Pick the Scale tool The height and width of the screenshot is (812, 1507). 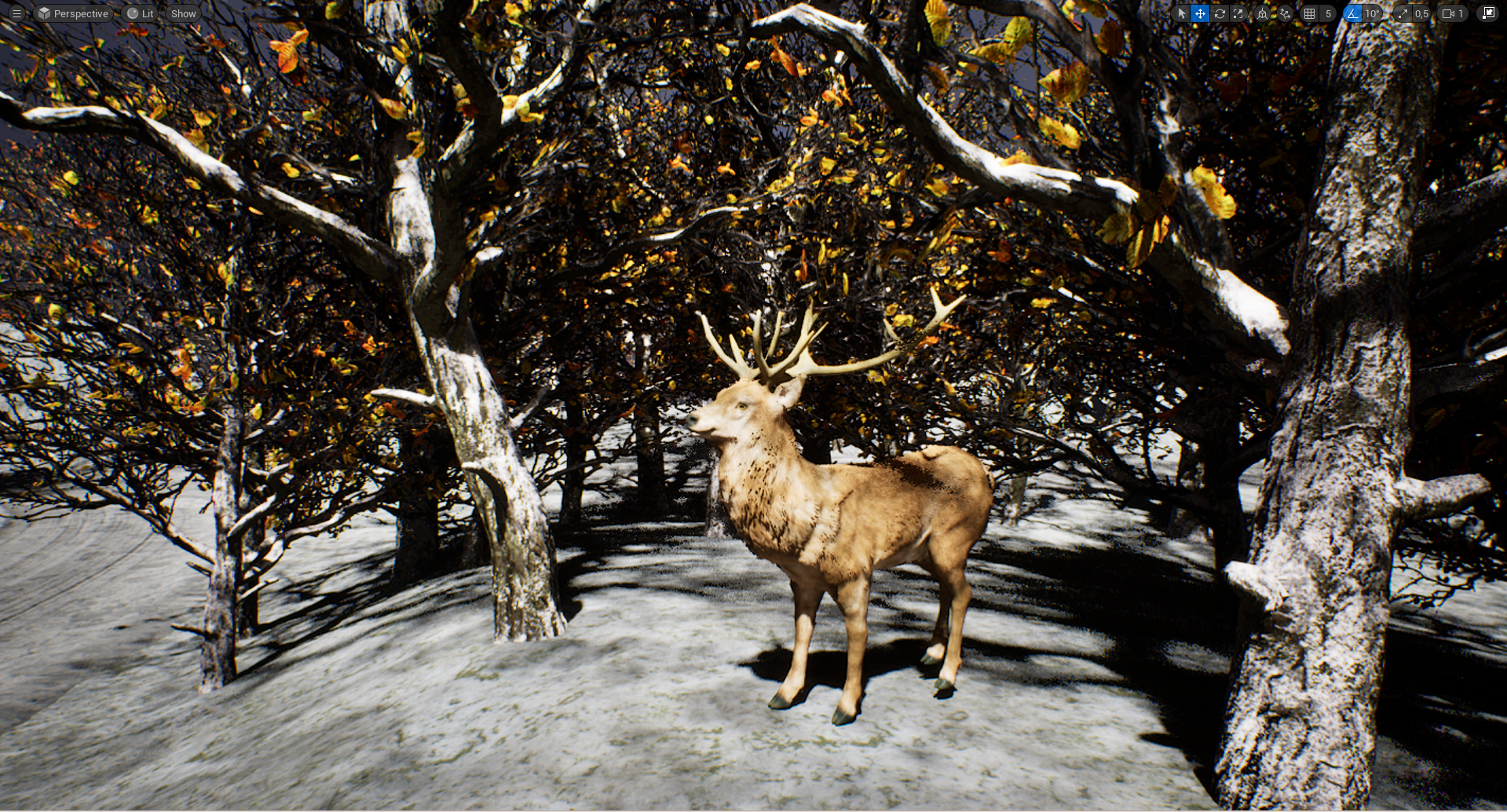[x=1238, y=13]
